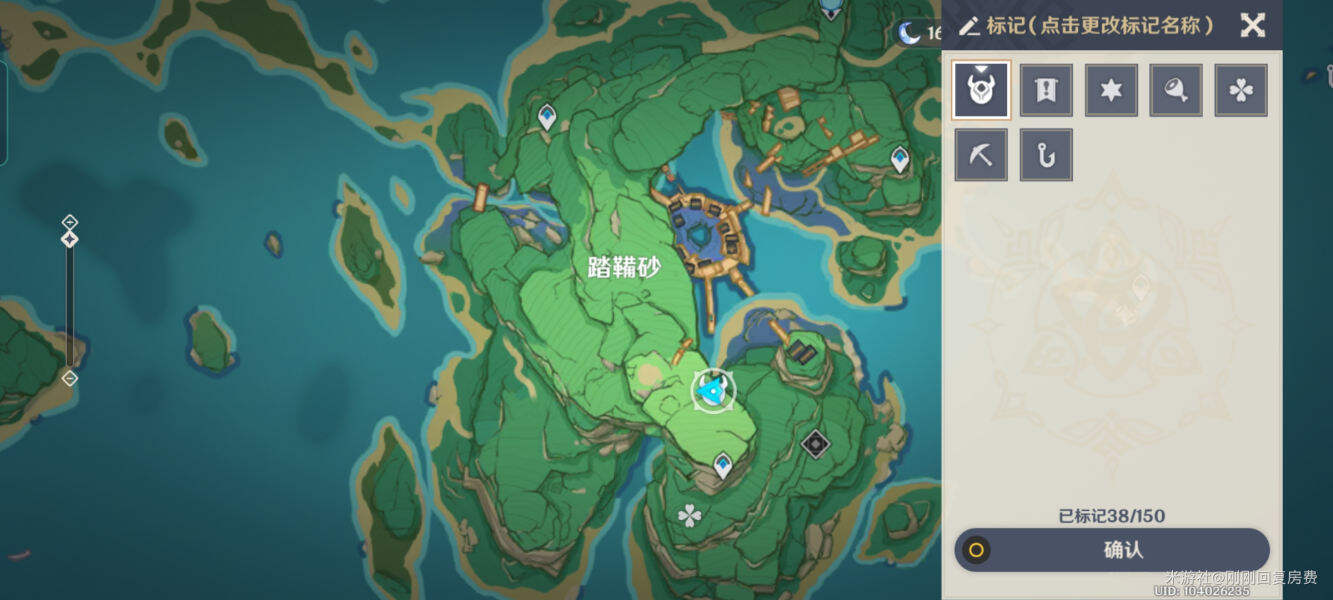This screenshot has width=1333, height=600.
Task: Choose the four-leaf clover marker icon
Action: point(1241,91)
